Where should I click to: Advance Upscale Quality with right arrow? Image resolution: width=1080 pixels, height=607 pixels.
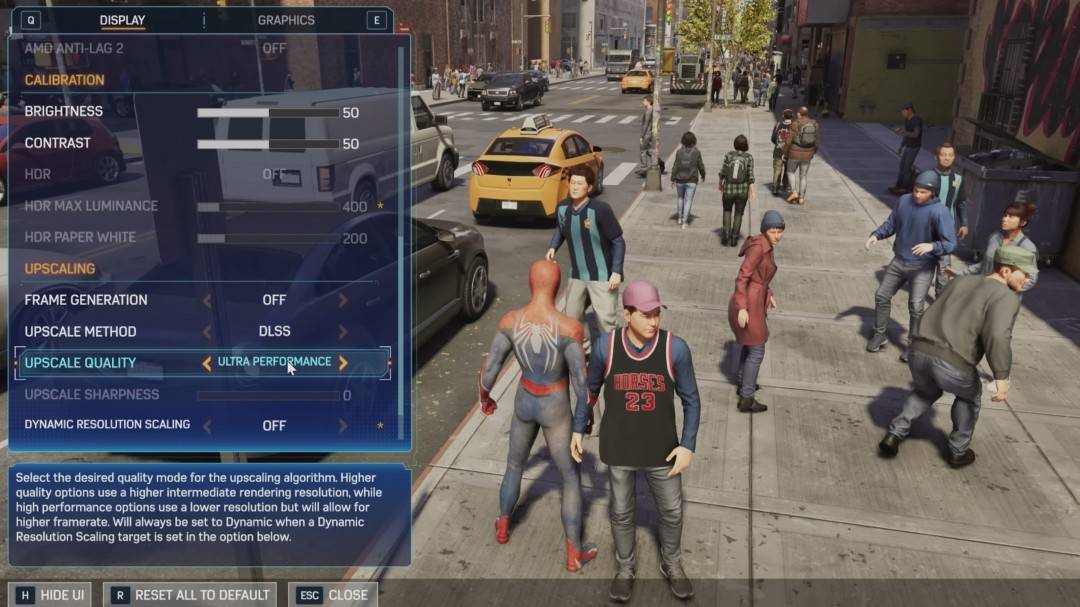pos(343,363)
